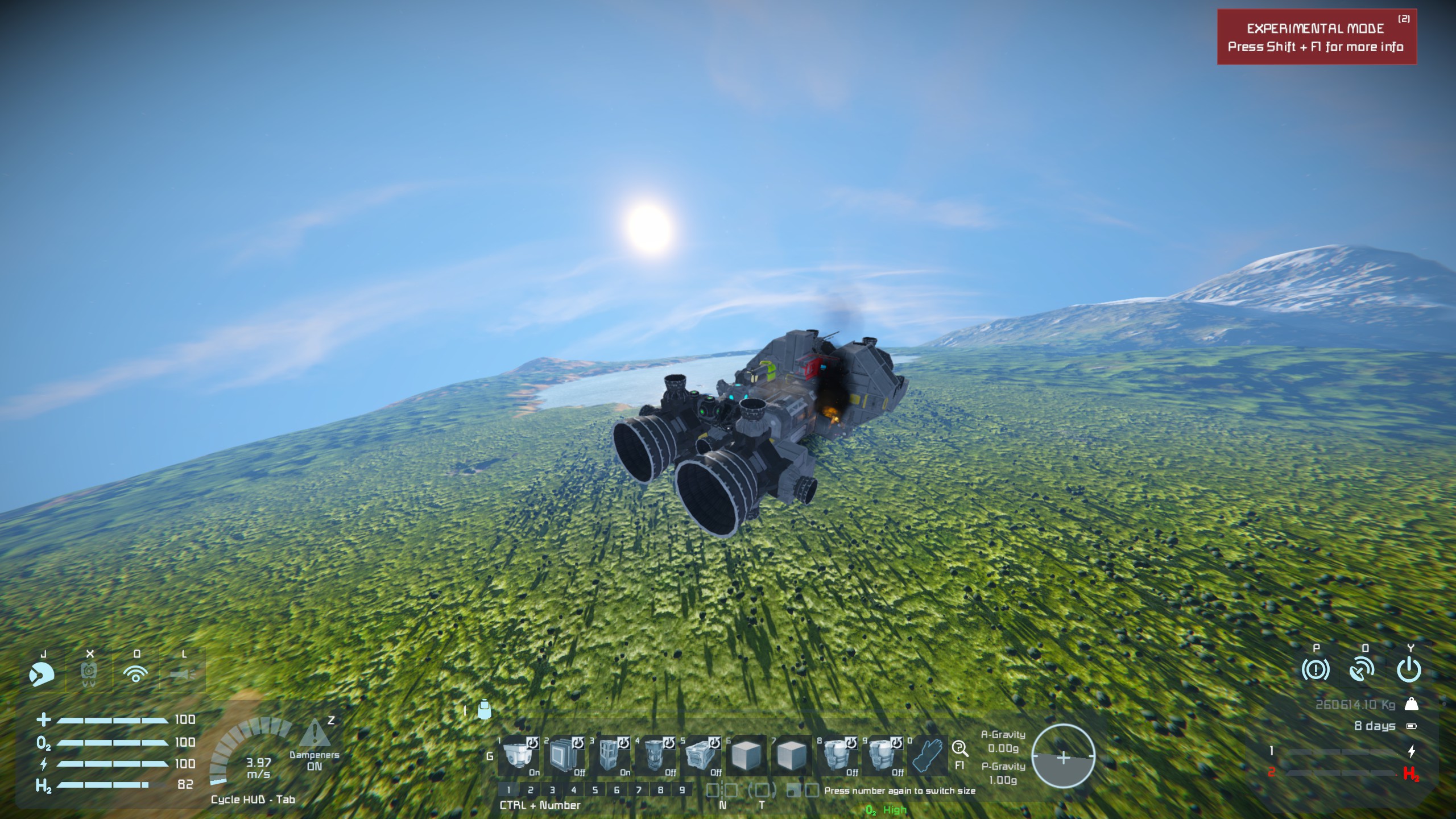Viewport: 1456px width, 819px height.
Task: Switch to toolbar page 9
Action: coord(682,790)
